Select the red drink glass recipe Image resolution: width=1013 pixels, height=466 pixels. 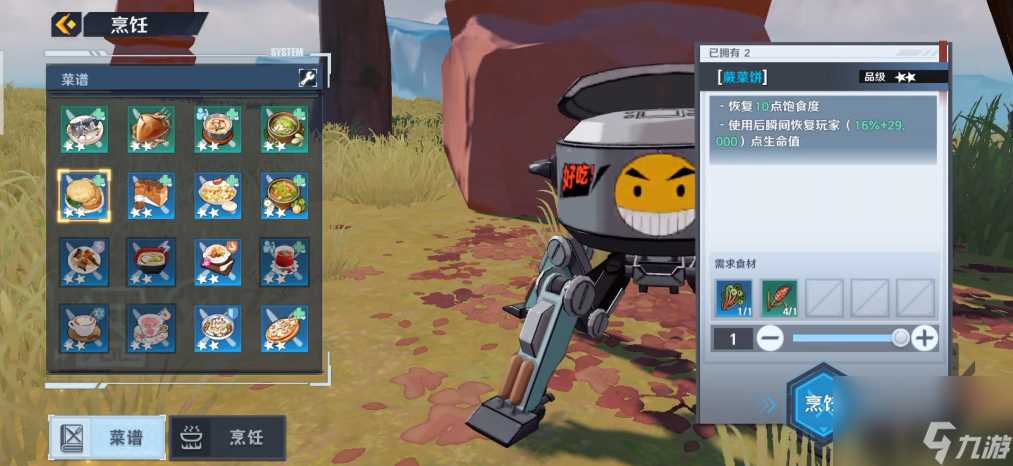coord(284,261)
